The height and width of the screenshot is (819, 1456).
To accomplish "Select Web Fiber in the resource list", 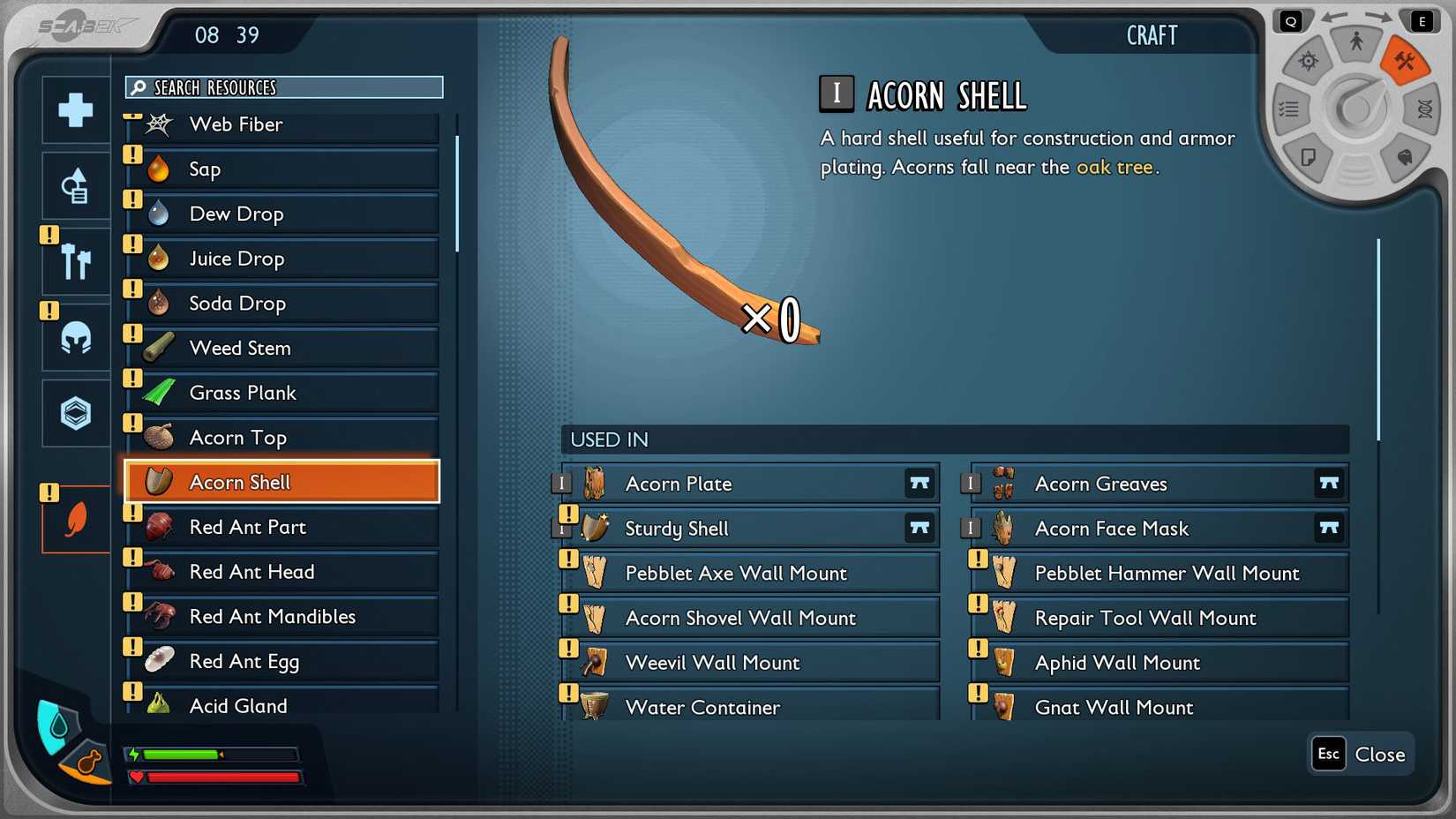I will (282, 125).
